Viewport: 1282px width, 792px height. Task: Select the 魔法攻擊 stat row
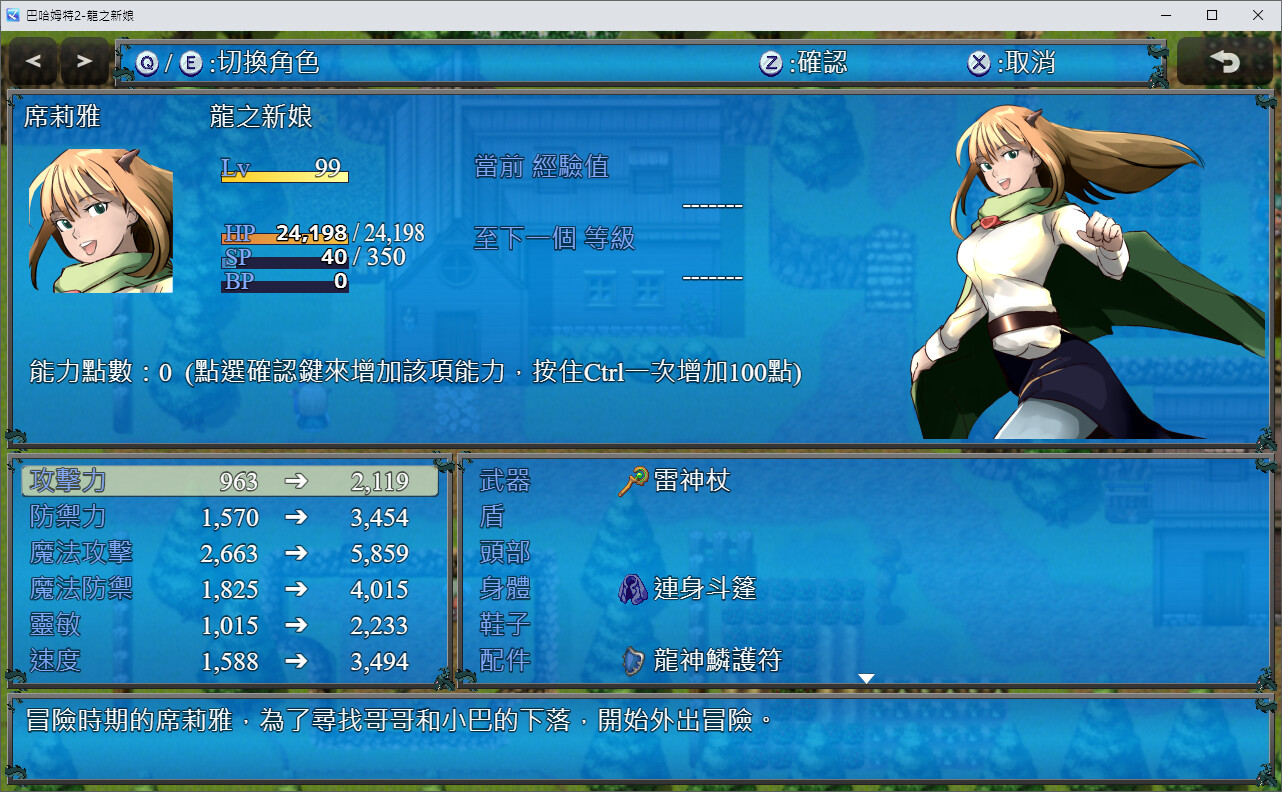pos(230,553)
